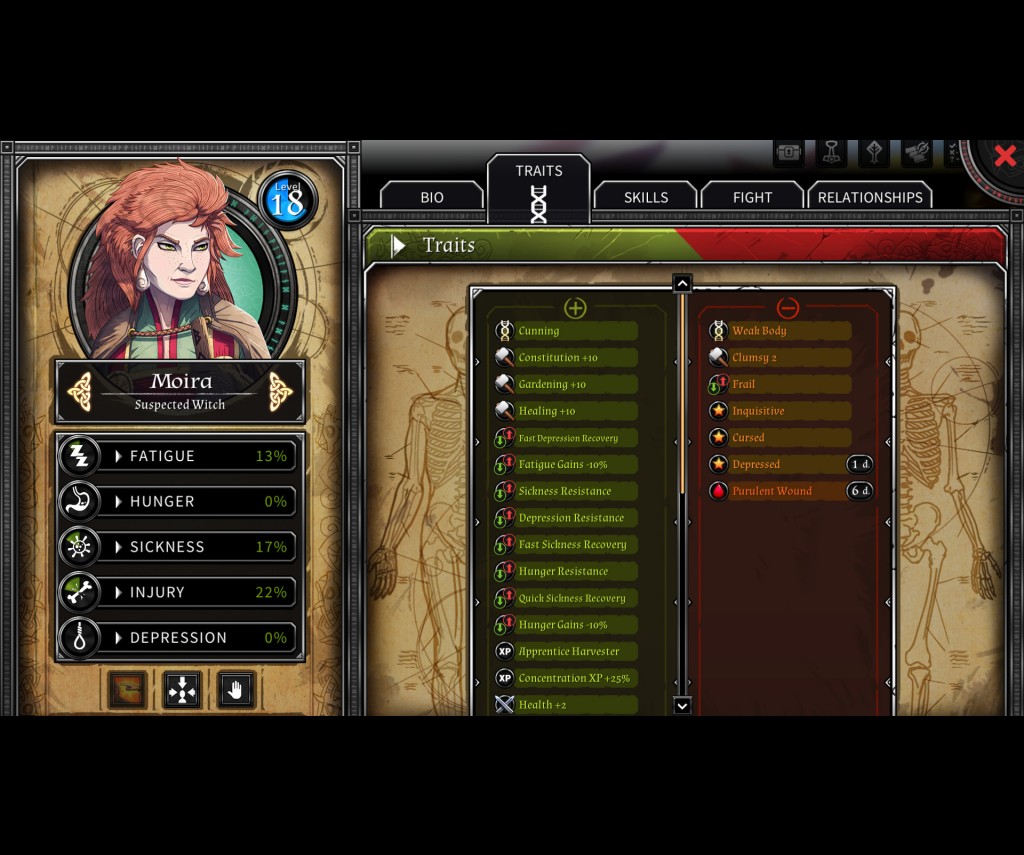
Task: Select the Fight tab
Action: point(752,197)
